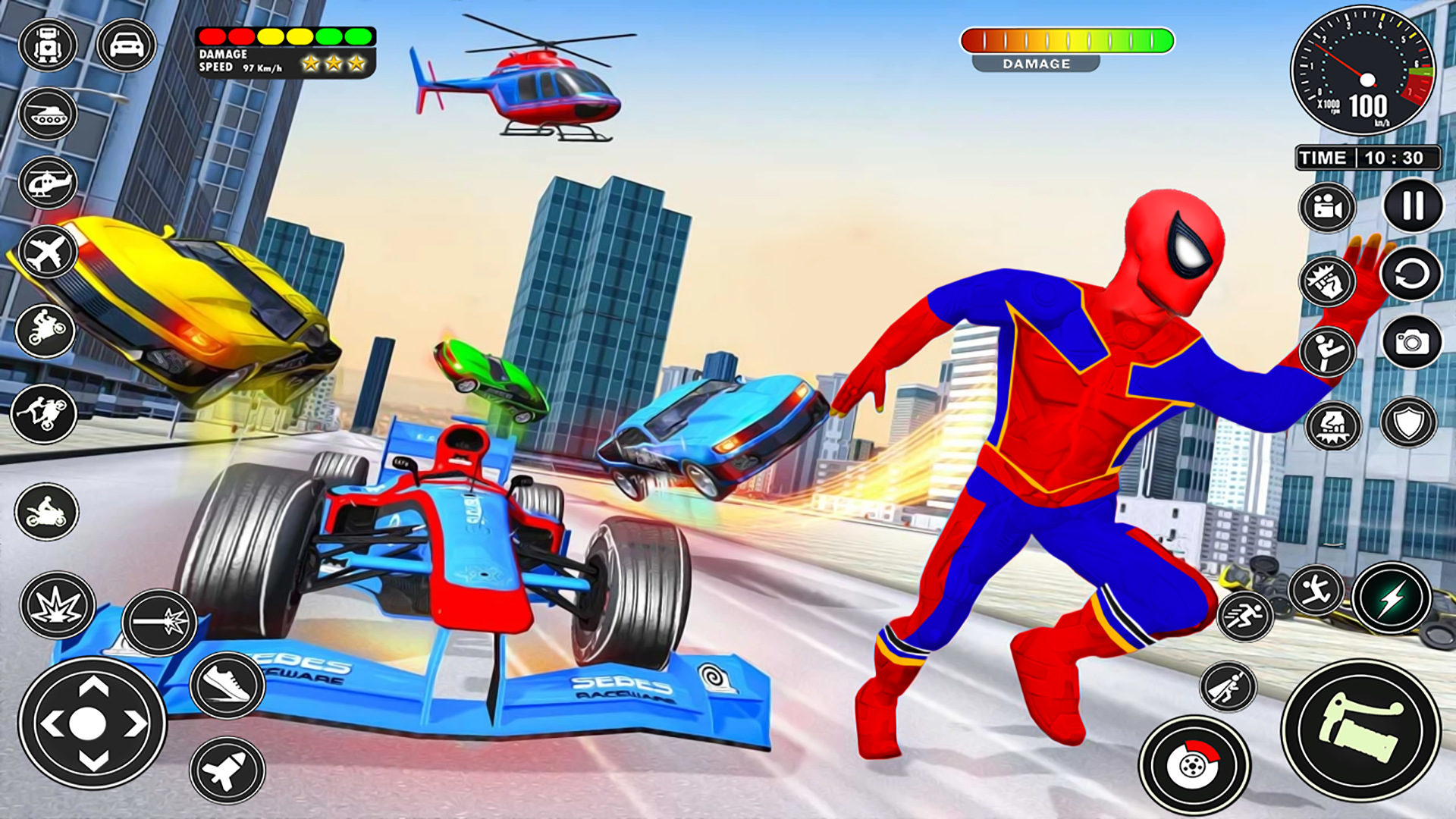Transform into the robot mode

(x=48, y=45)
